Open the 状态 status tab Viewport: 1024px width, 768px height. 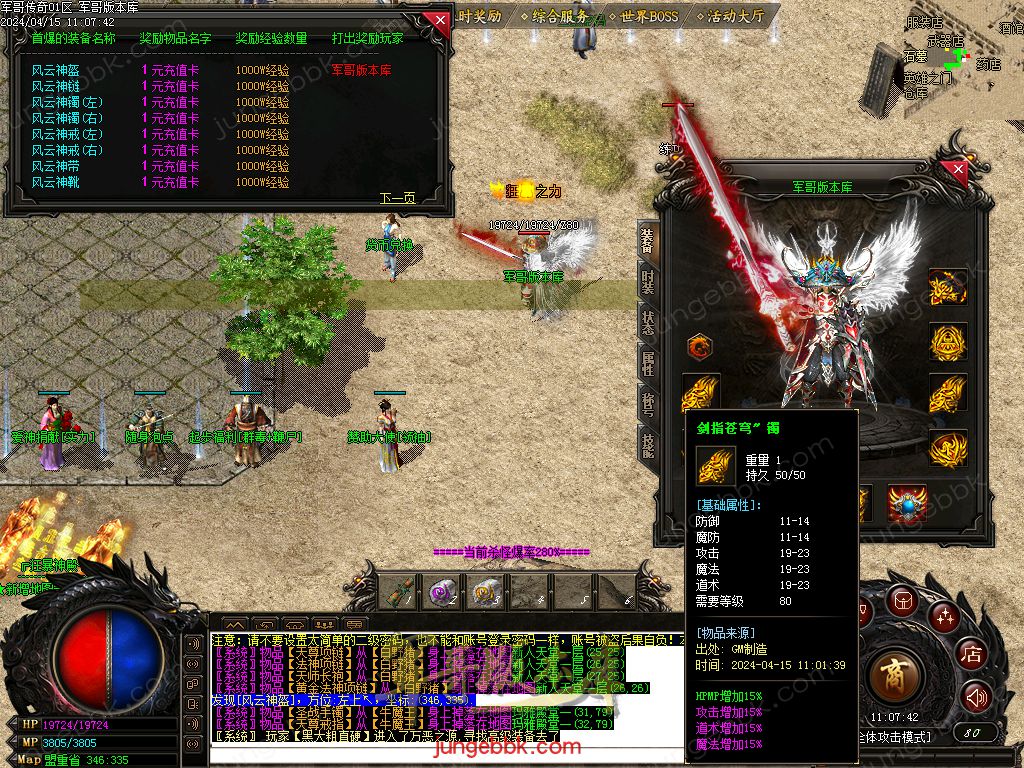648,321
